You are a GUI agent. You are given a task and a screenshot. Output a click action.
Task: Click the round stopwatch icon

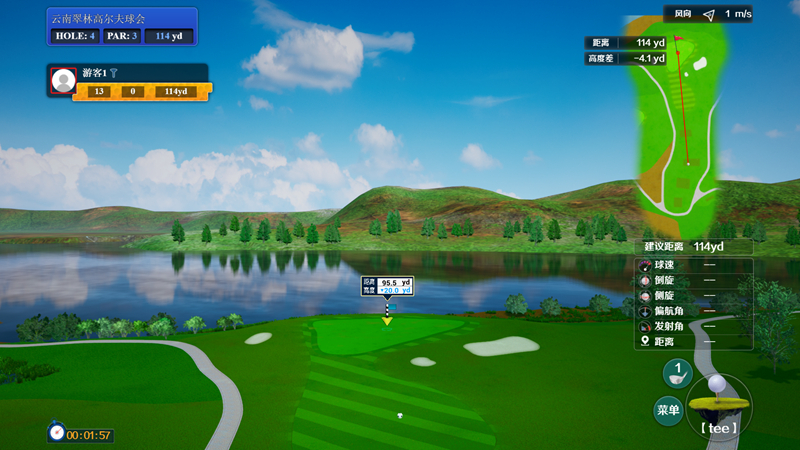57,433
